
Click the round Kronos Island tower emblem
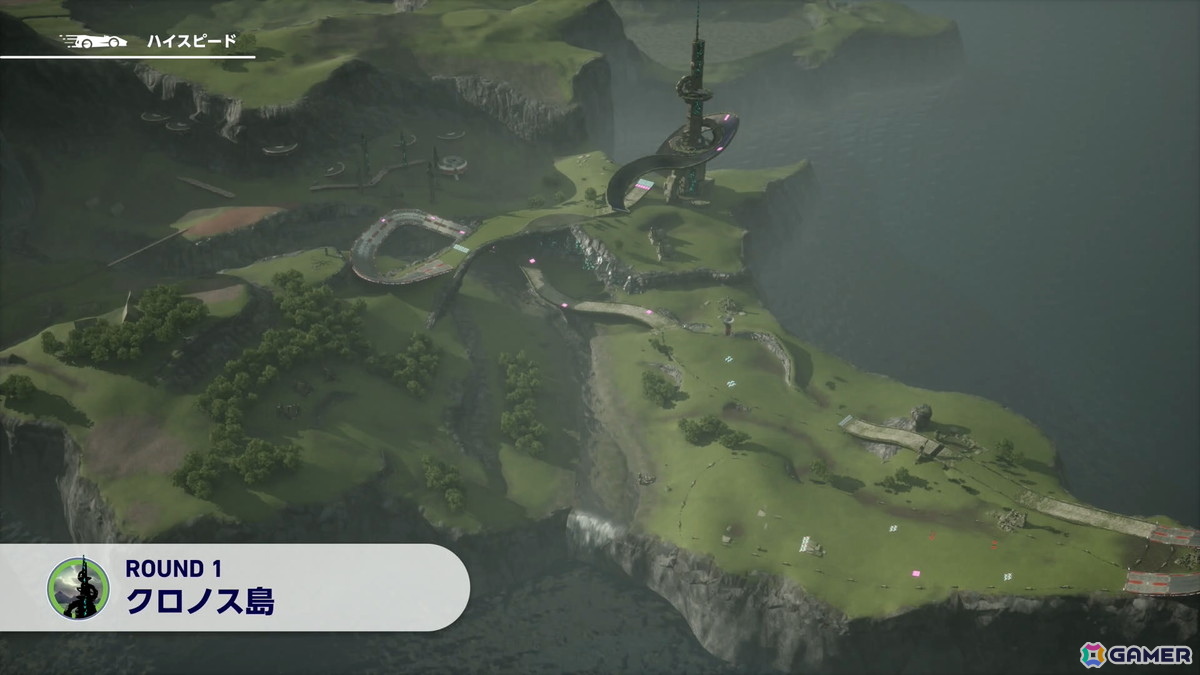pos(78,588)
